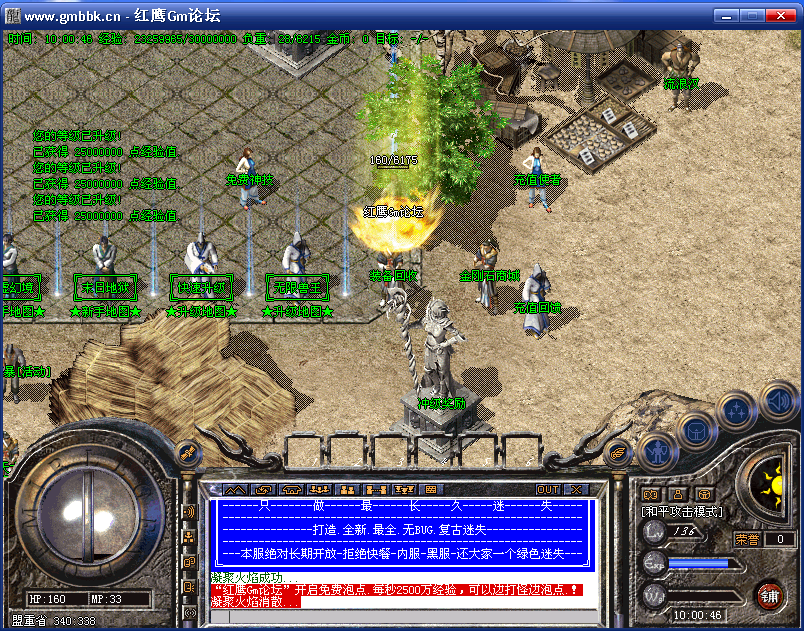The image size is (804, 631).
Task: Click the satellite-like round icon left of belt
Action: pos(187,452)
